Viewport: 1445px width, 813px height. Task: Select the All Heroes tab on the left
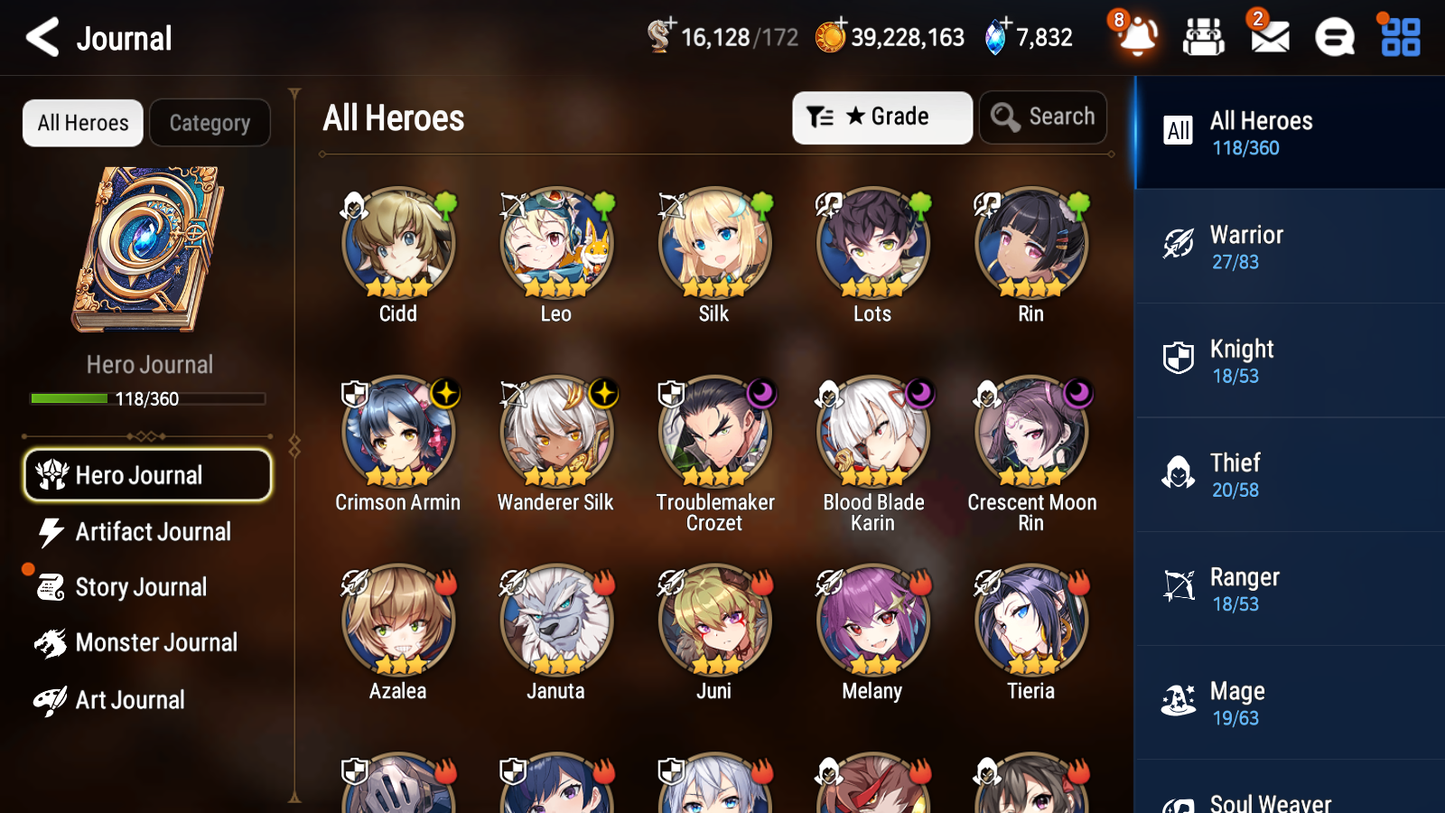click(x=82, y=122)
